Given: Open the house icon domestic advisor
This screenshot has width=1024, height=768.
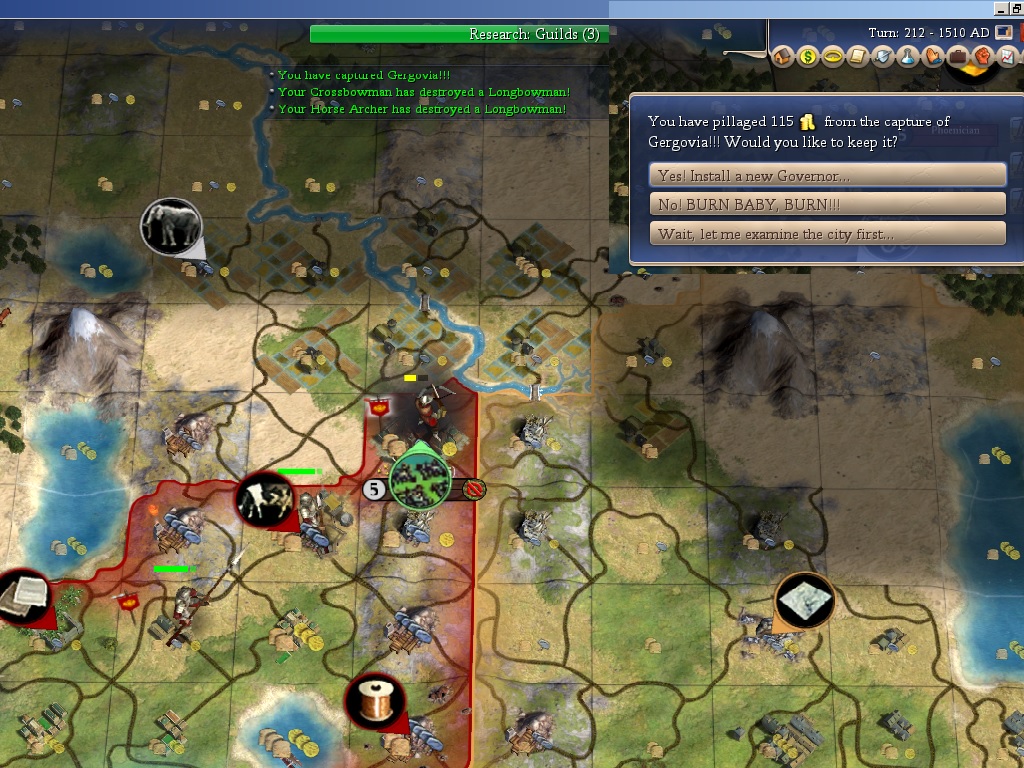Looking at the screenshot, I should point(782,56).
